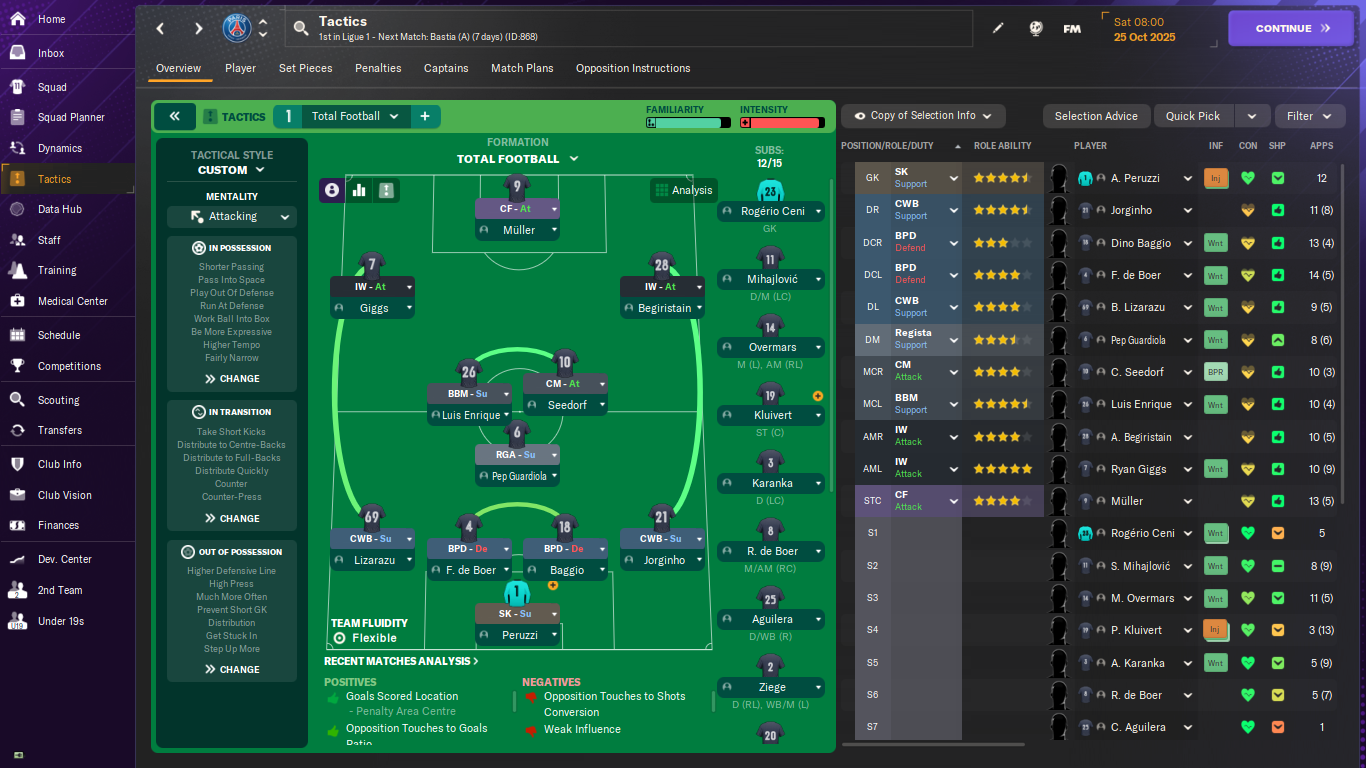Click the player status exclamation icon on the pitch
The image size is (1366, 768).
(x=386, y=190)
